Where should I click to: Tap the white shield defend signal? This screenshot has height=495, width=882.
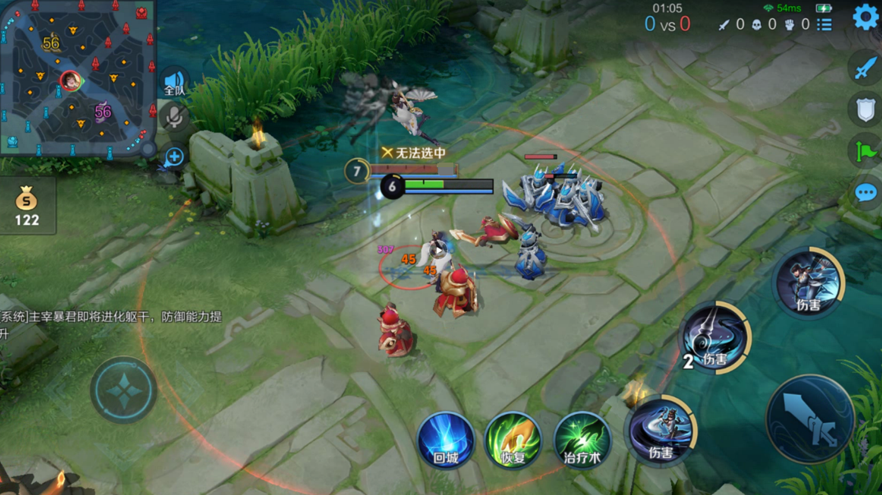click(x=864, y=109)
